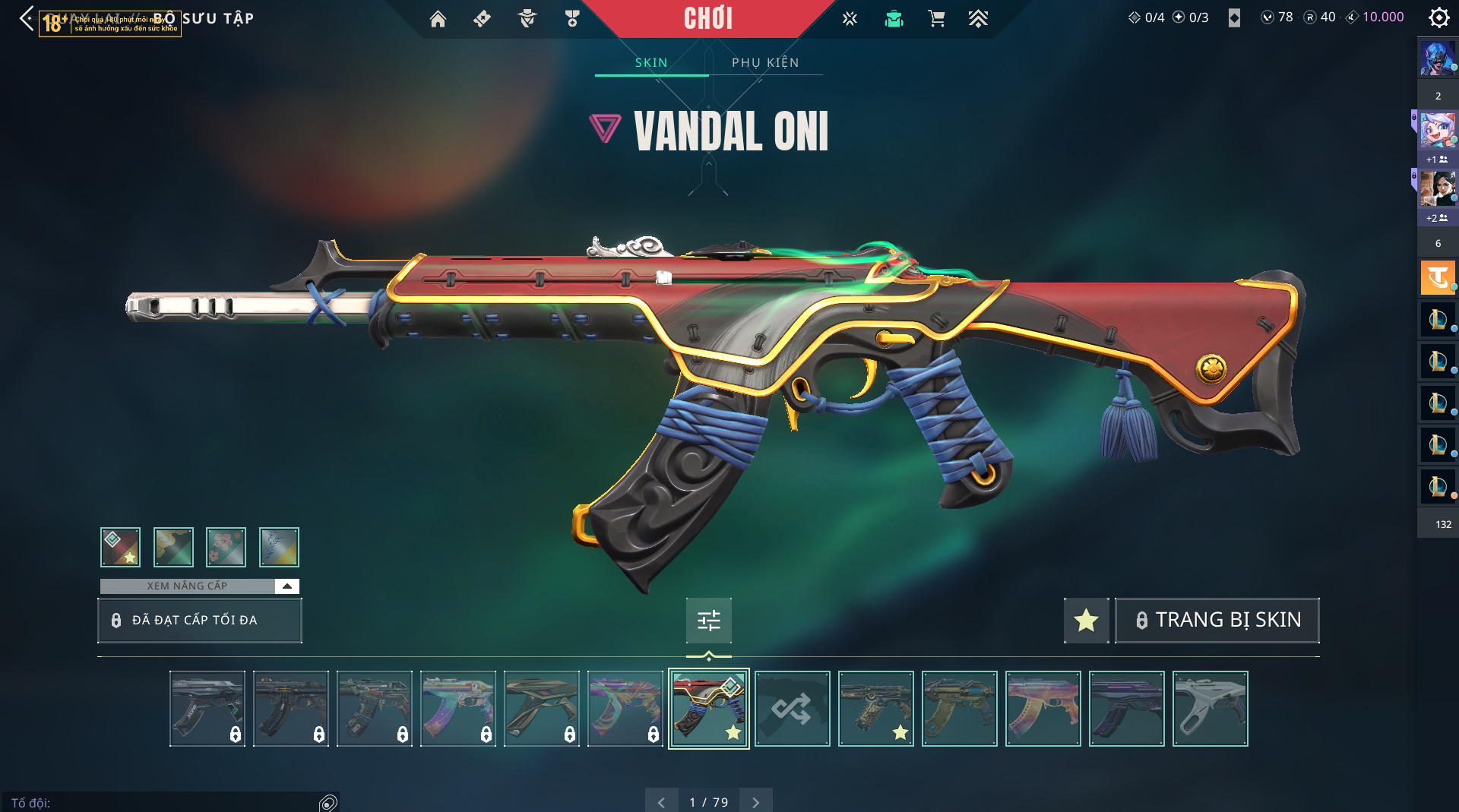Open the settings gear icon

pos(1438,17)
